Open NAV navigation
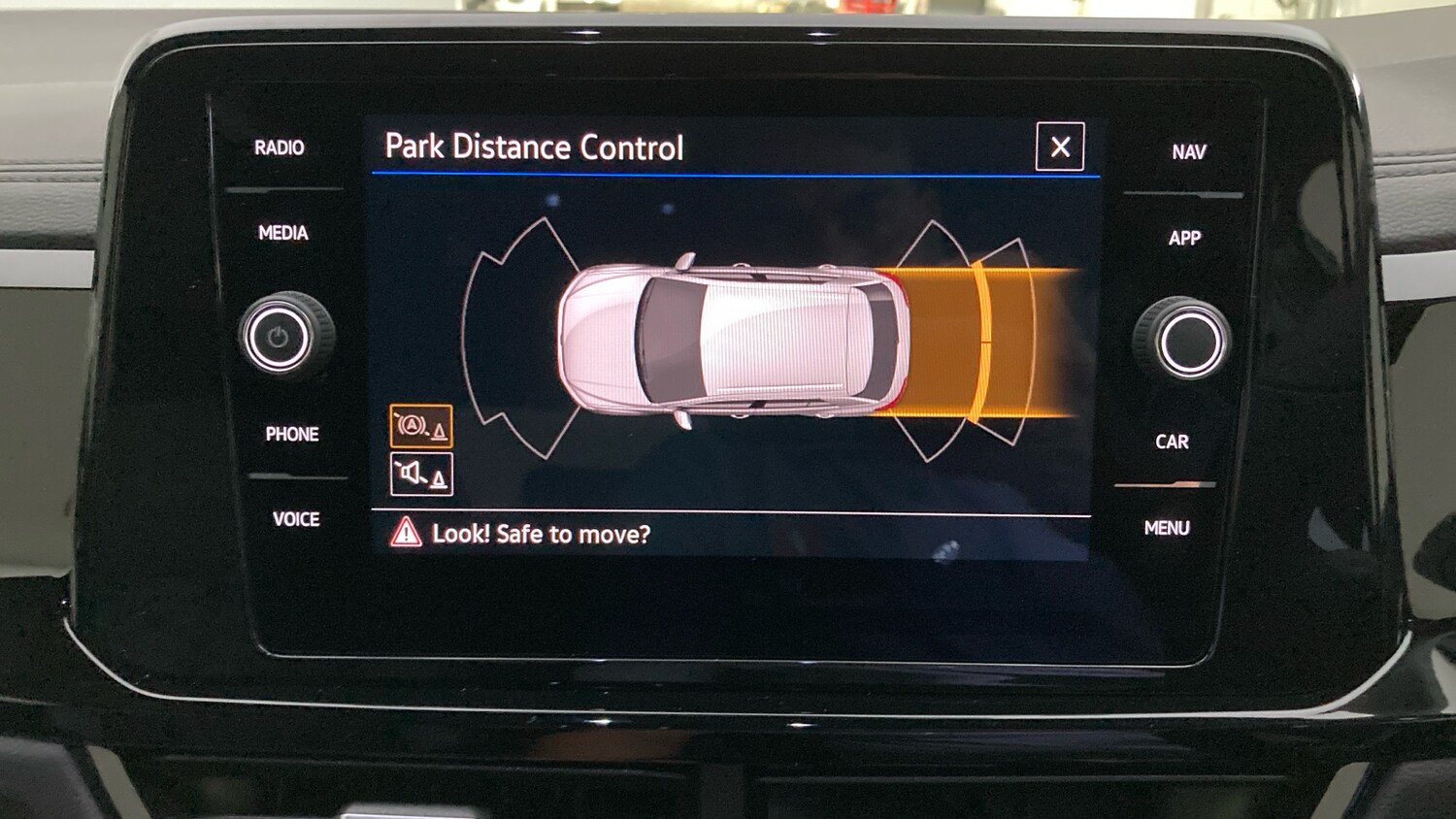This screenshot has width=1456, height=819. click(x=1188, y=152)
